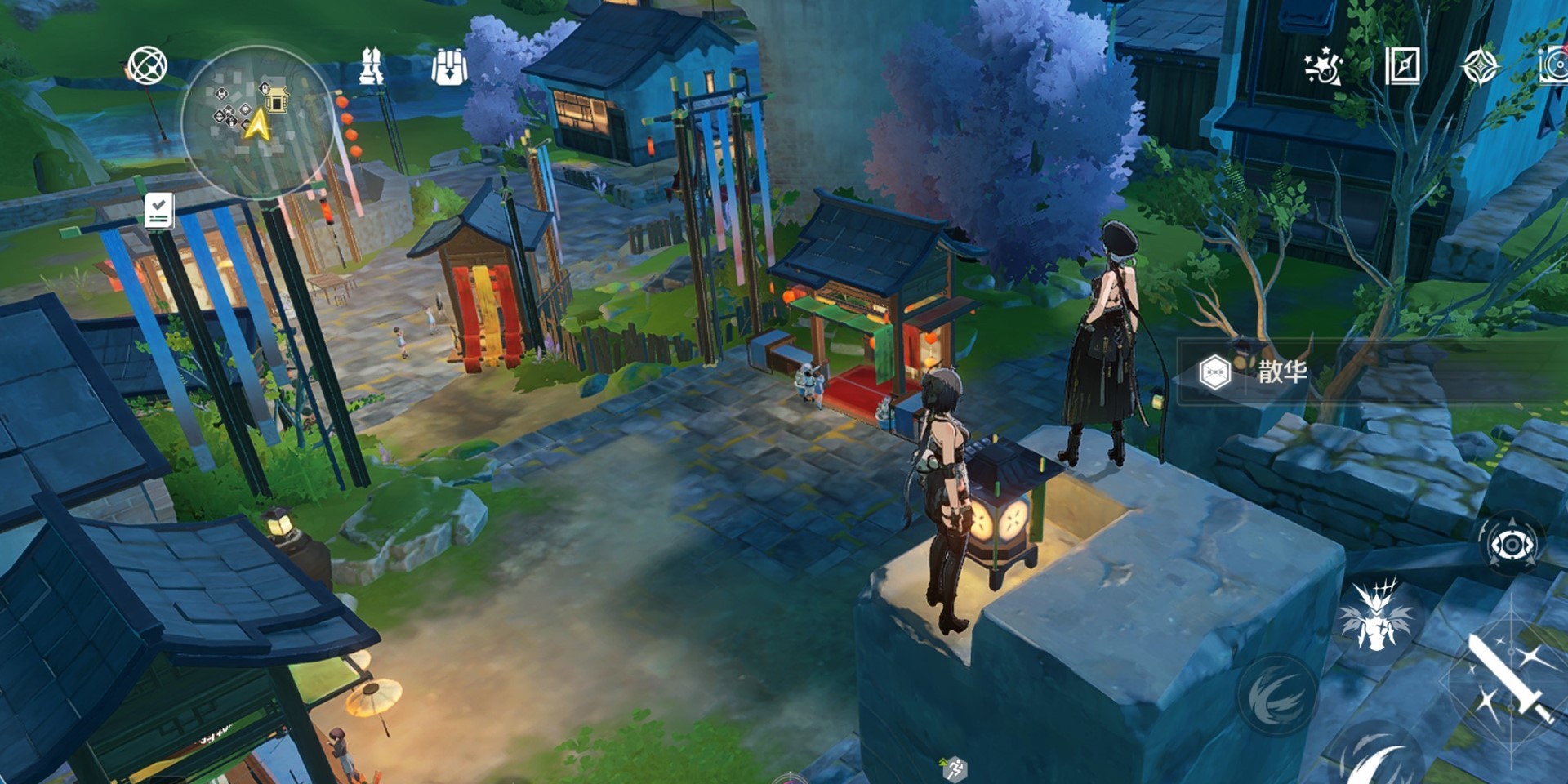Use the winged creature echo skill
1568x784 pixels.
coord(1378,619)
